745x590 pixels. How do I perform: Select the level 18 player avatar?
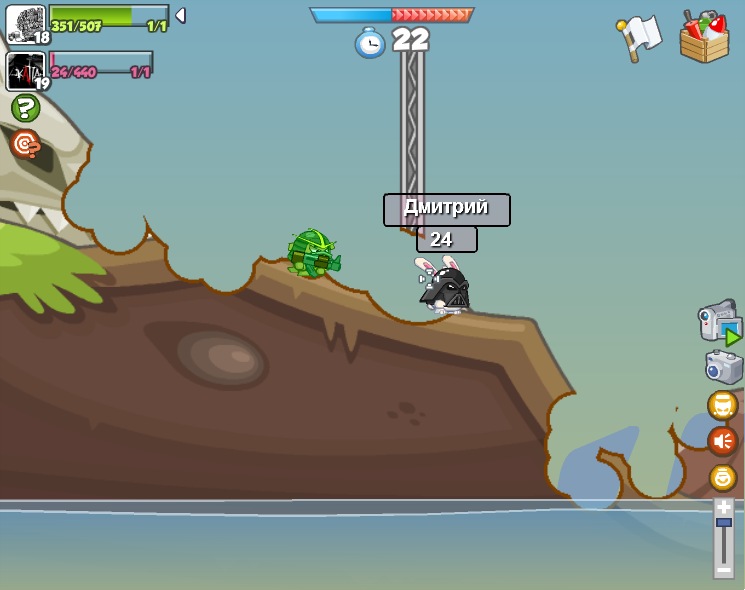[x=25, y=23]
